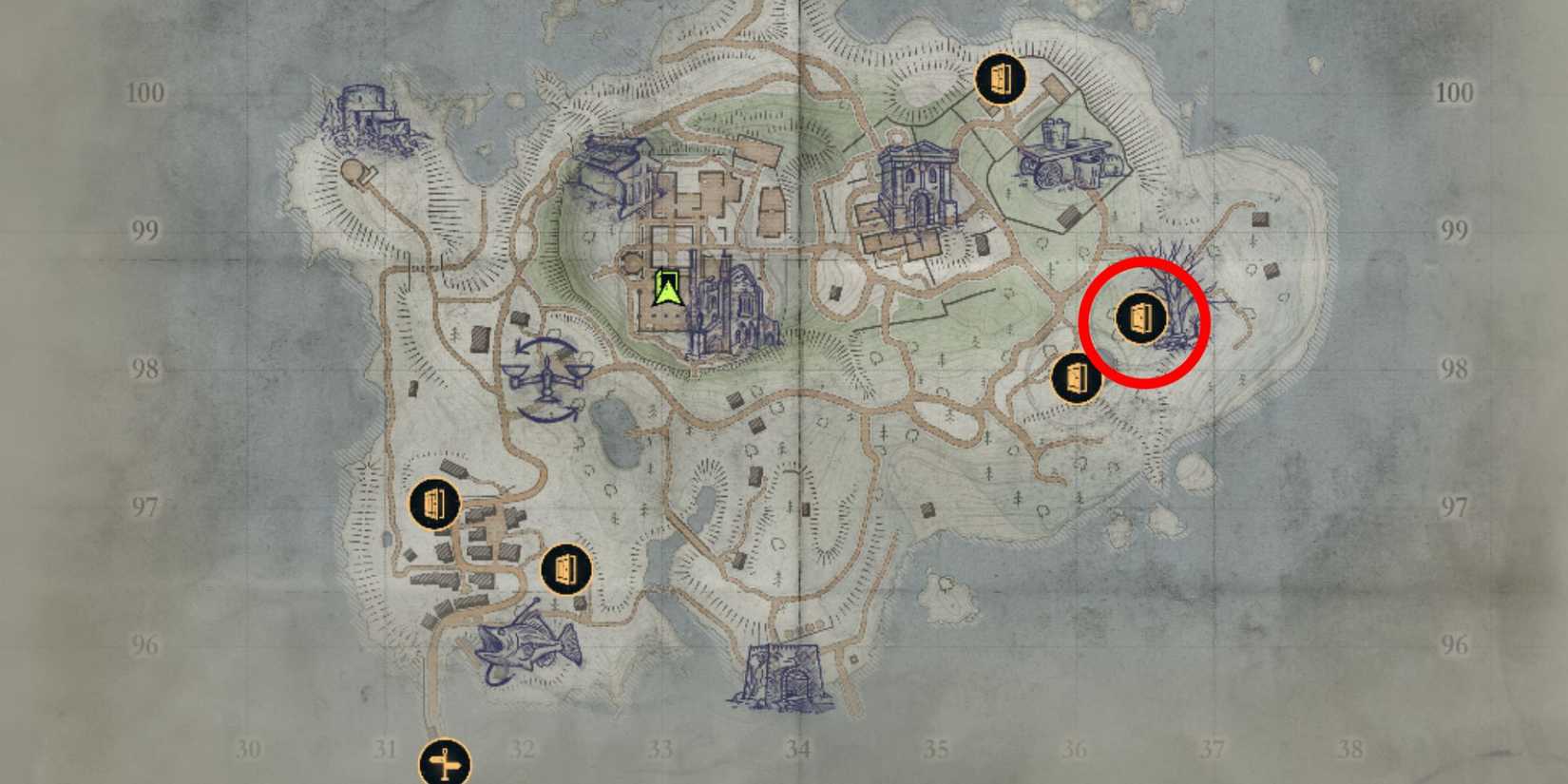
Task: Click the temple-like building at top center
Action: (x=917, y=185)
